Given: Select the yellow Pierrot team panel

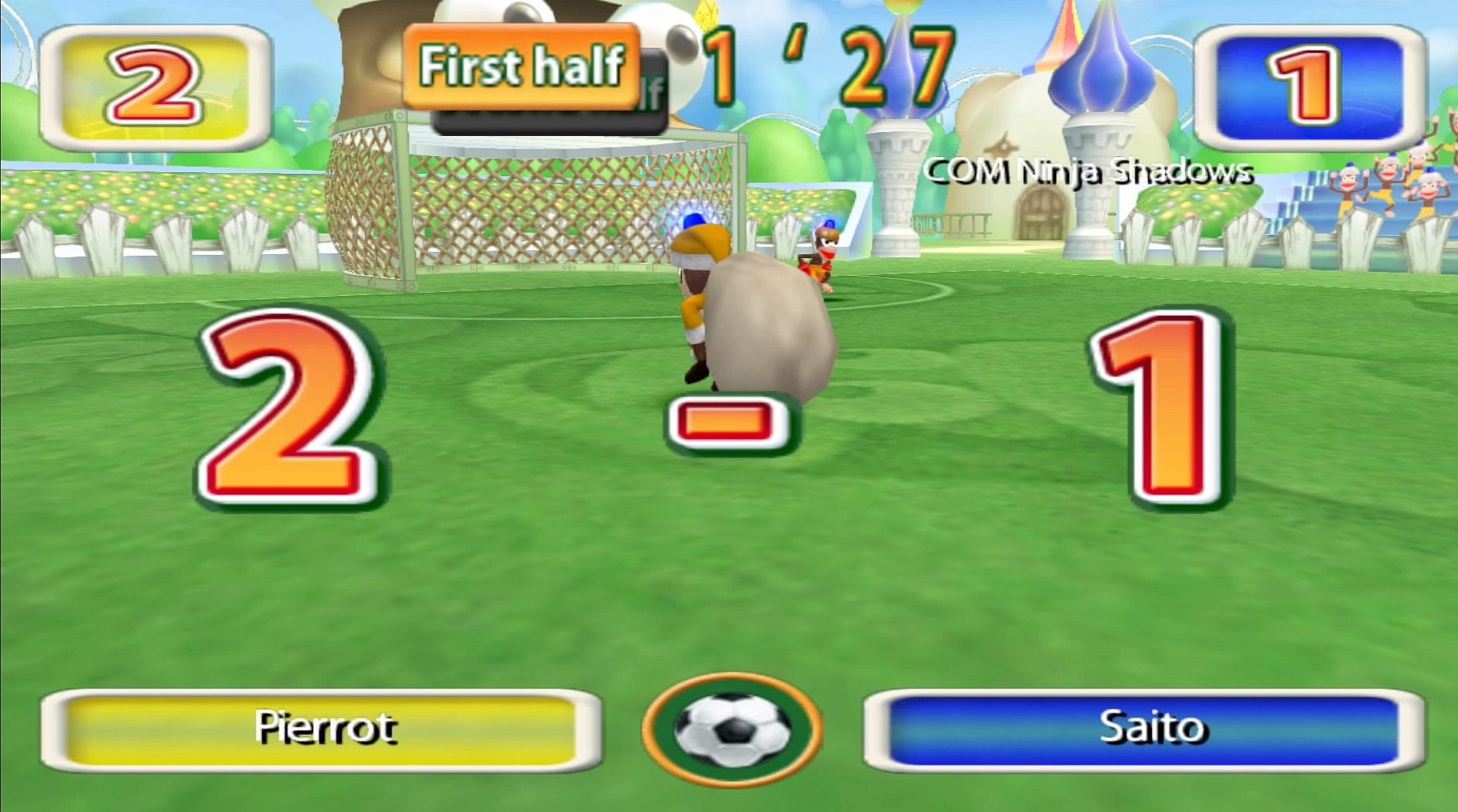Looking at the screenshot, I should pyautogui.click(x=322, y=729).
